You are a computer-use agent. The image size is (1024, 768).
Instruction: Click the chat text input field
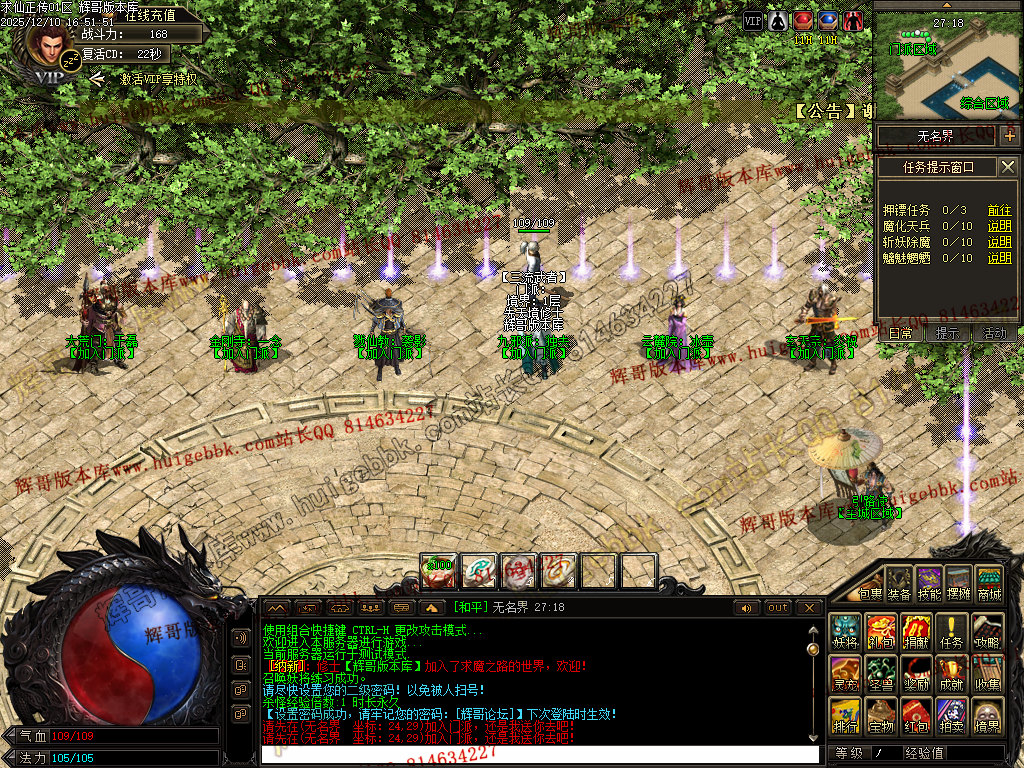540,755
